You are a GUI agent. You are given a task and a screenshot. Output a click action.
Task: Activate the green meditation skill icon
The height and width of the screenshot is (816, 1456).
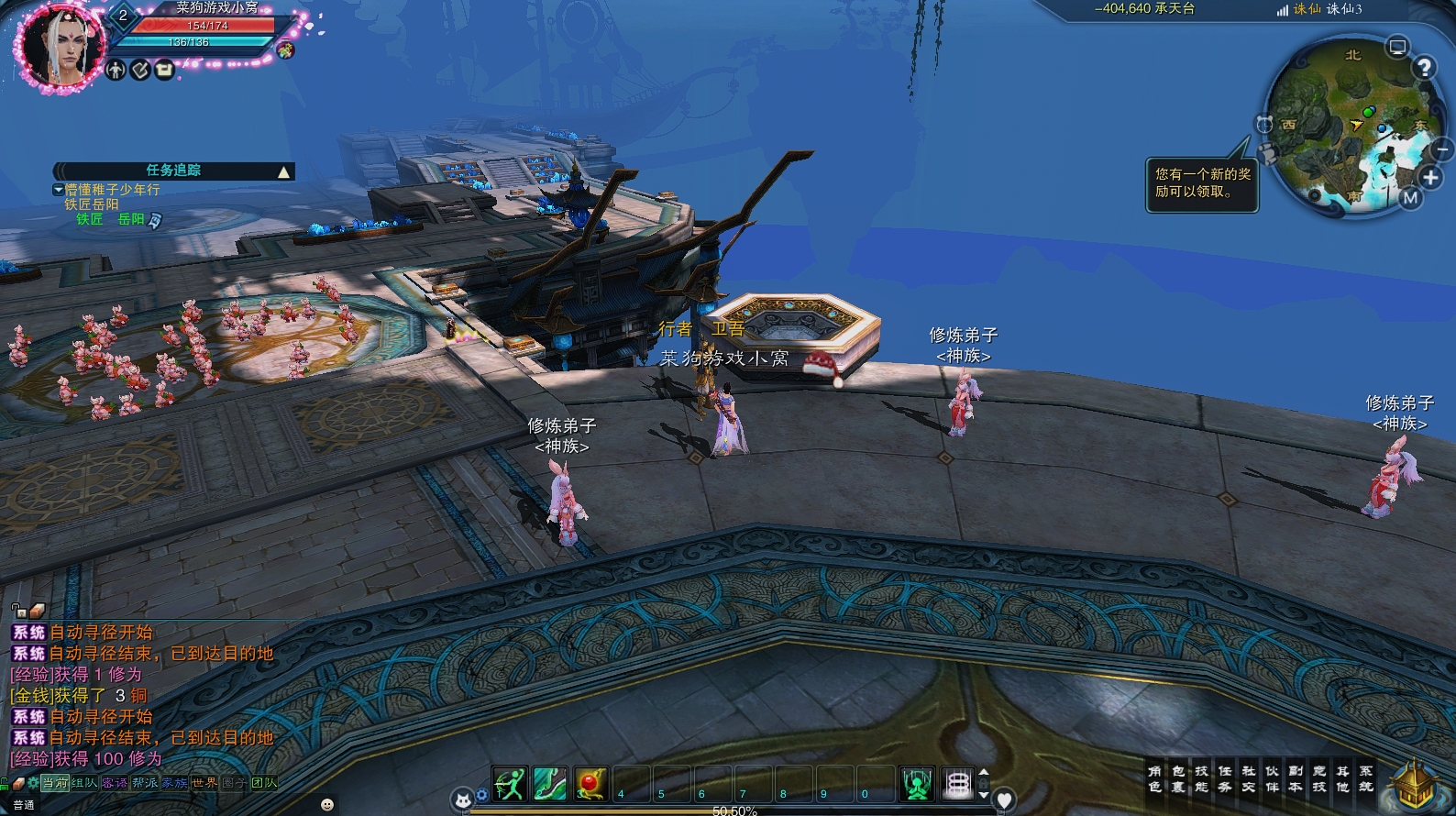pos(916,784)
